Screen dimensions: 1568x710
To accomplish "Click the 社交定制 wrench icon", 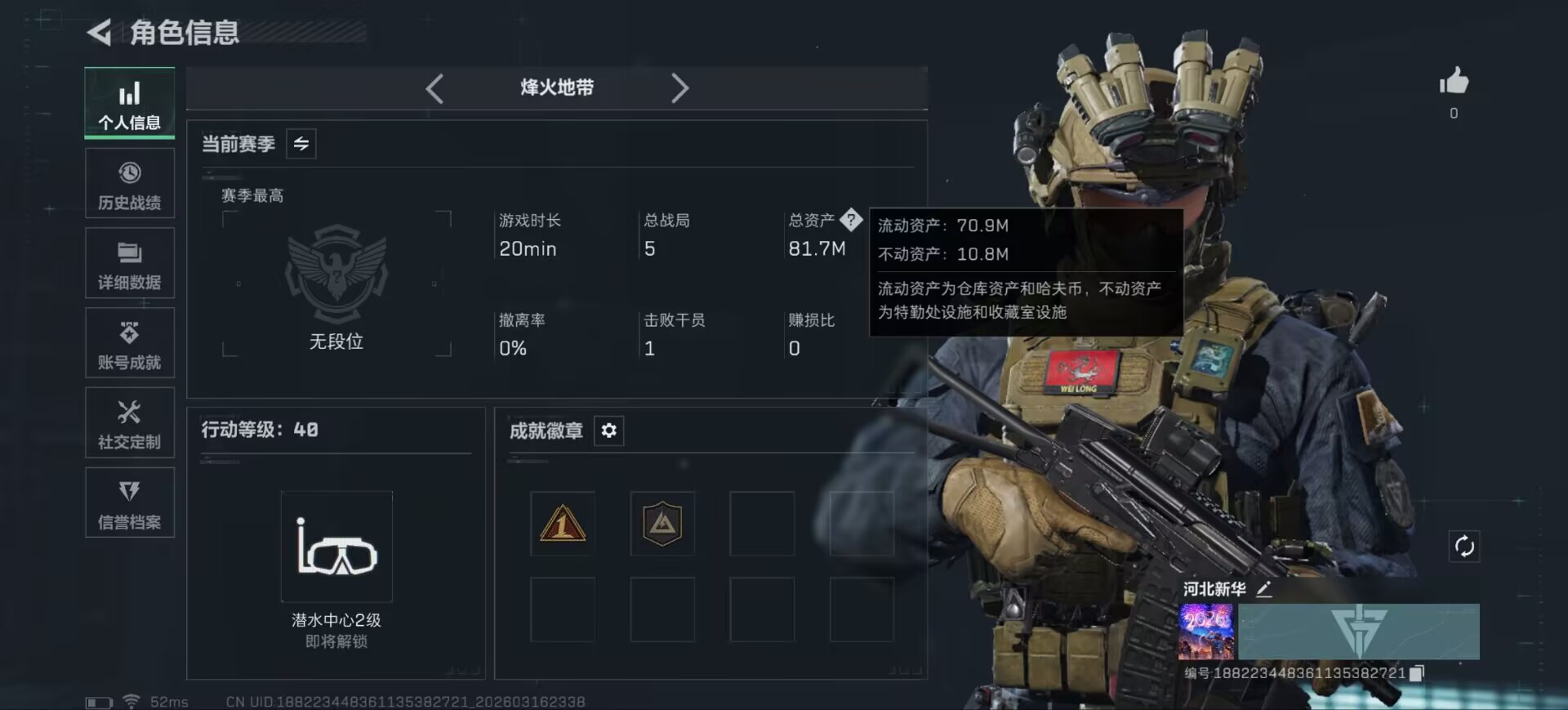I will point(130,422).
